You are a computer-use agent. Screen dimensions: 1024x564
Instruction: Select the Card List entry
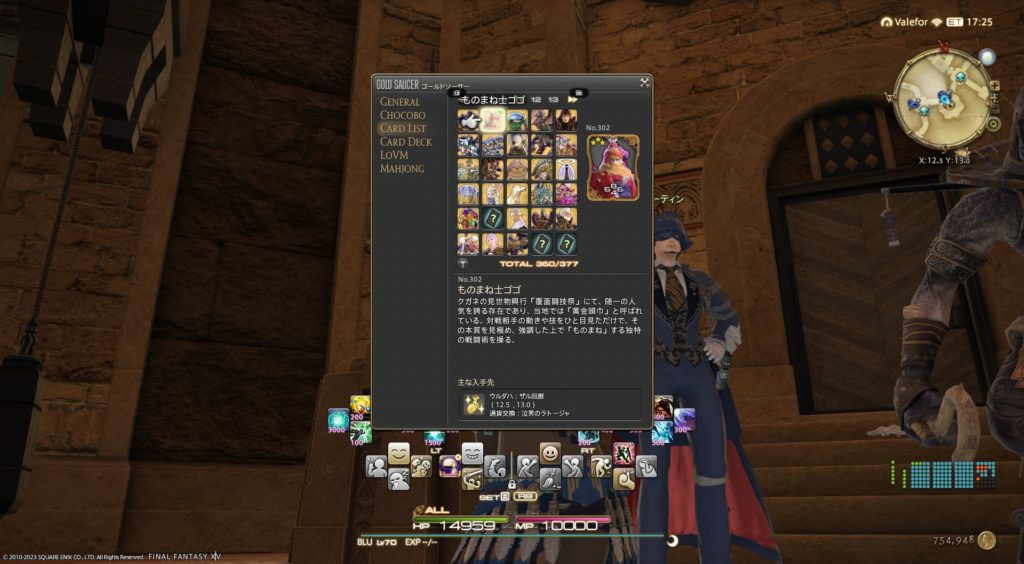click(x=403, y=128)
